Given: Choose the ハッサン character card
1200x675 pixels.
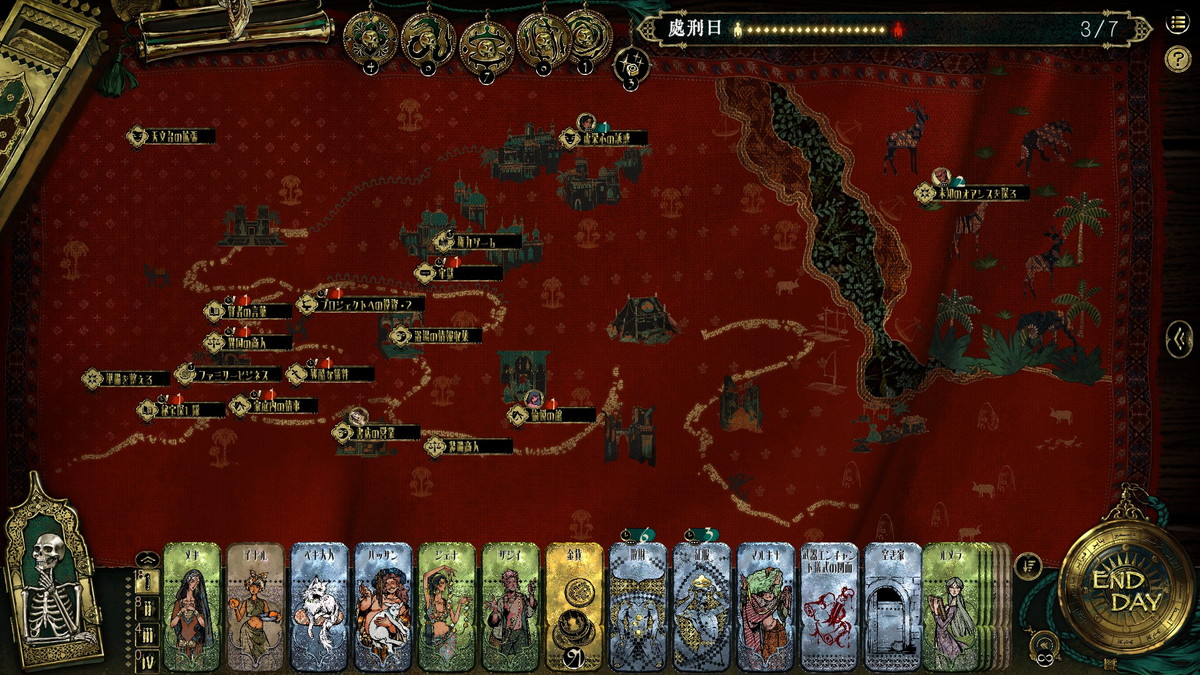Looking at the screenshot, I should (x=383, y=607).
